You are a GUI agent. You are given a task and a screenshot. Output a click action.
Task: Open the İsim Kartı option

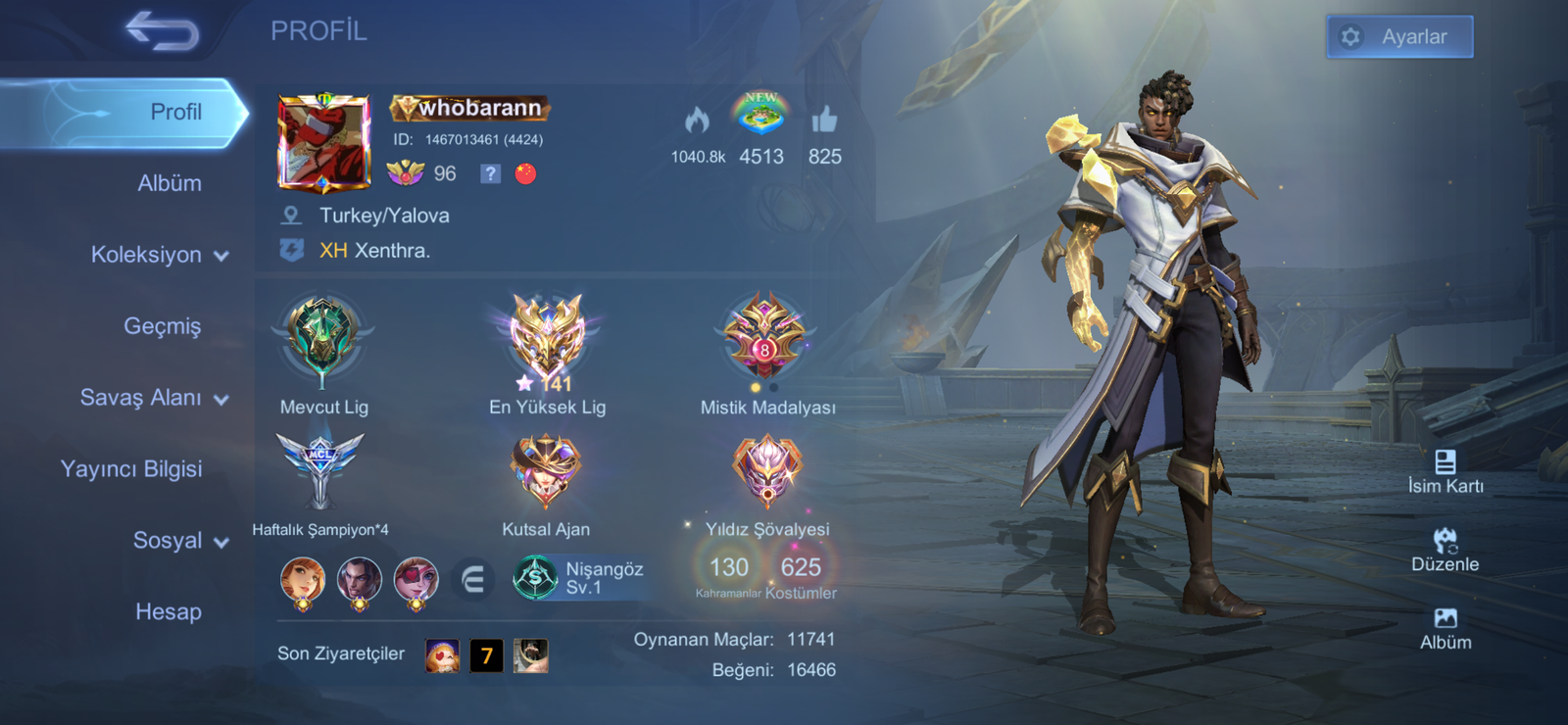(1445, 470)
